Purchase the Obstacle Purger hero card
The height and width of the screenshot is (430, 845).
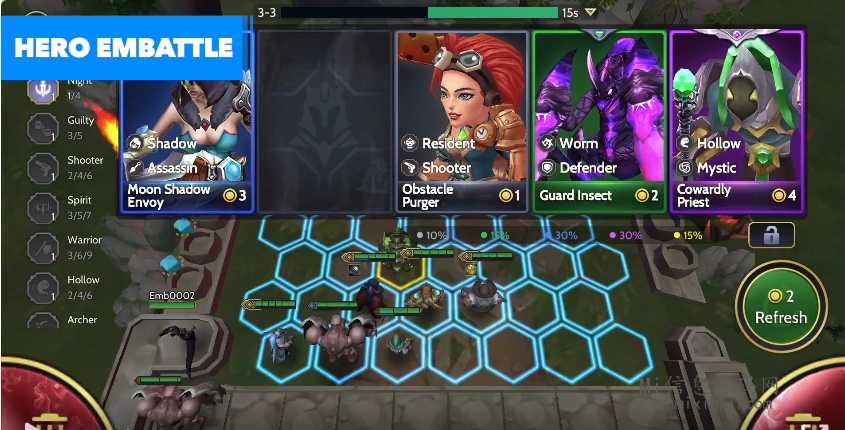[461, 120]
